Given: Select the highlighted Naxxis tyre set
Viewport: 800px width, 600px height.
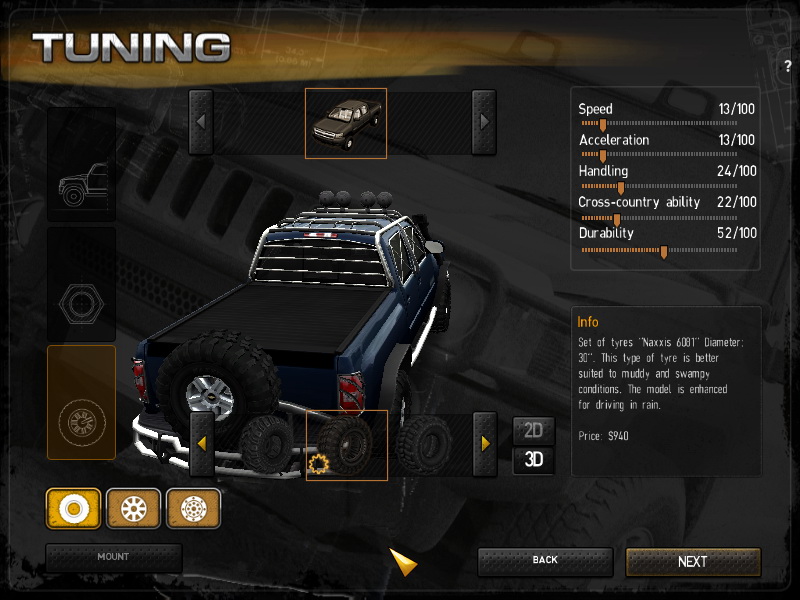Looking at the screenshot, I should click(346, 445).
